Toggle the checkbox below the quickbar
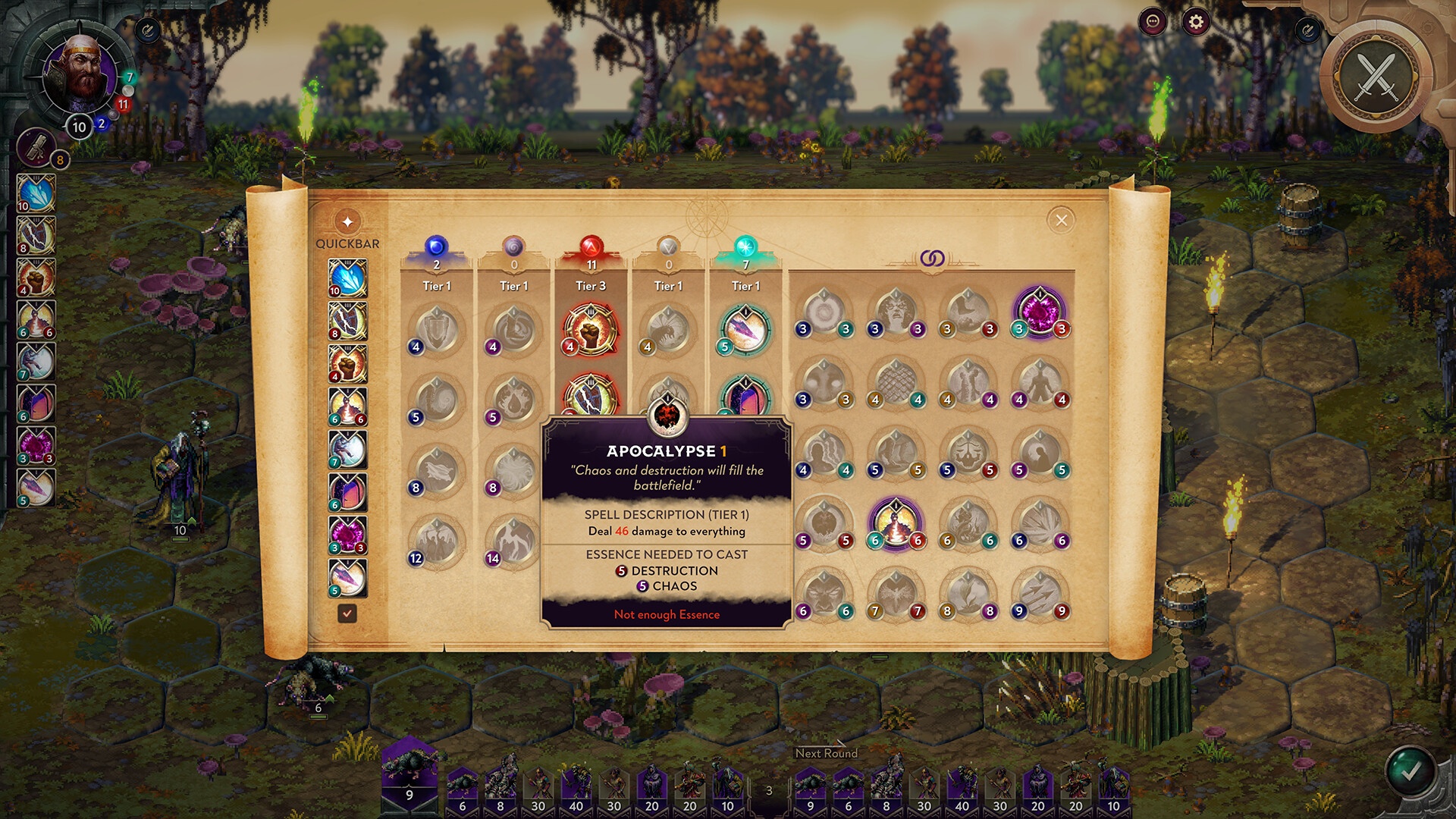Viewport: 1456px width, 819px height. click(x=347, y=613)
